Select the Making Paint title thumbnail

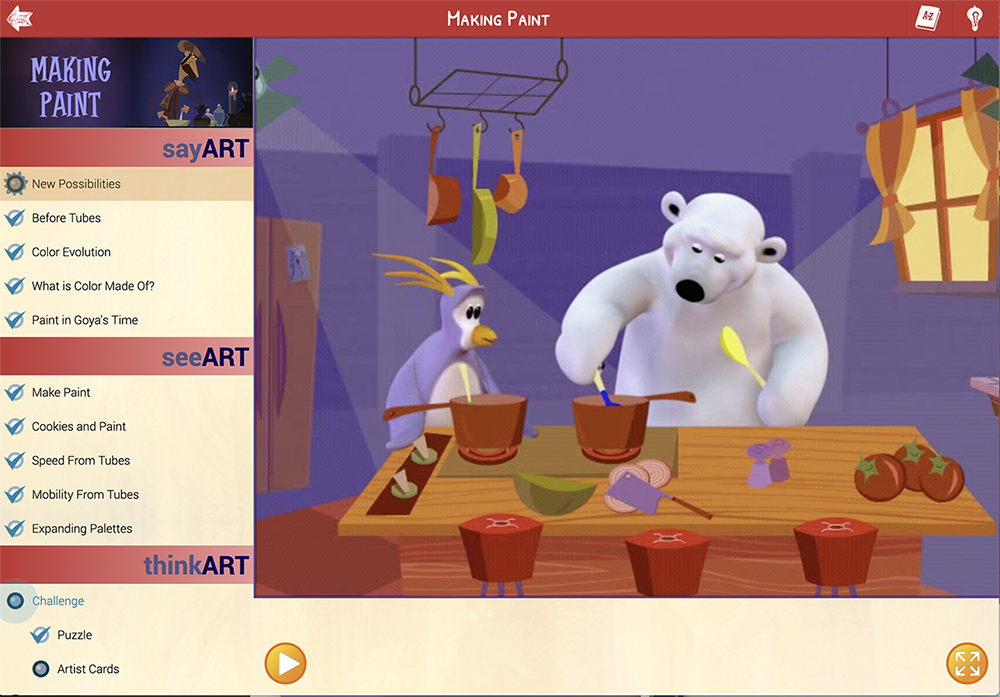pos(126,83)
